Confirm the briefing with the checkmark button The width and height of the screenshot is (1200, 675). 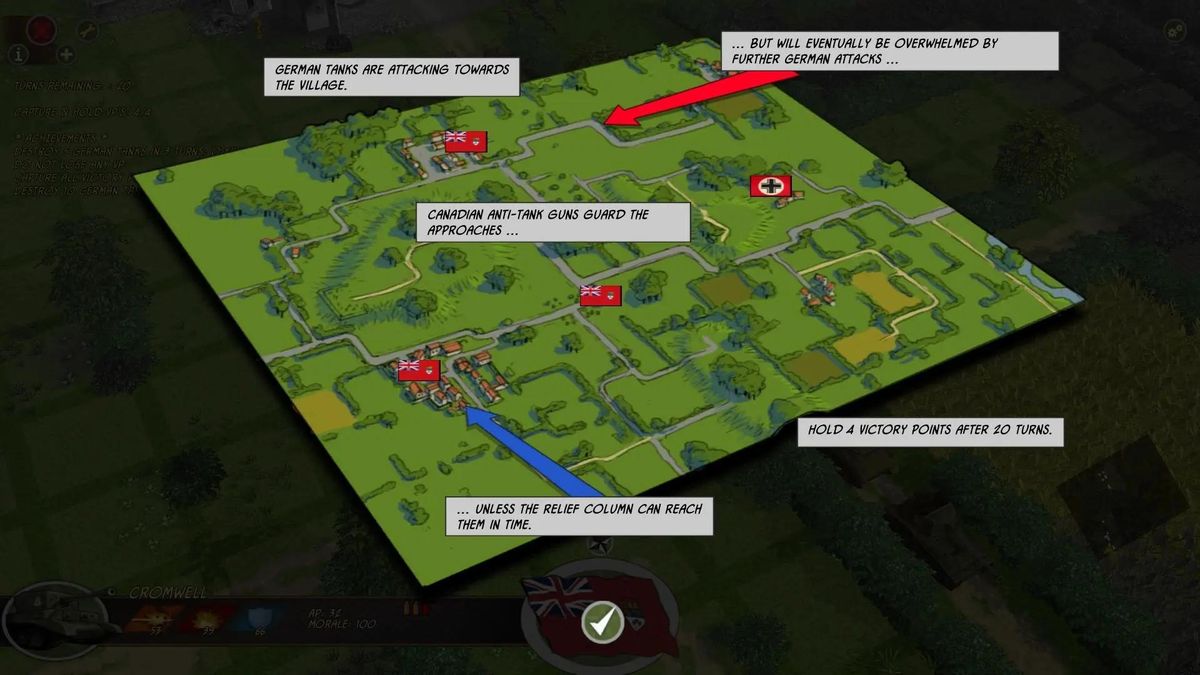pos(602,622)
